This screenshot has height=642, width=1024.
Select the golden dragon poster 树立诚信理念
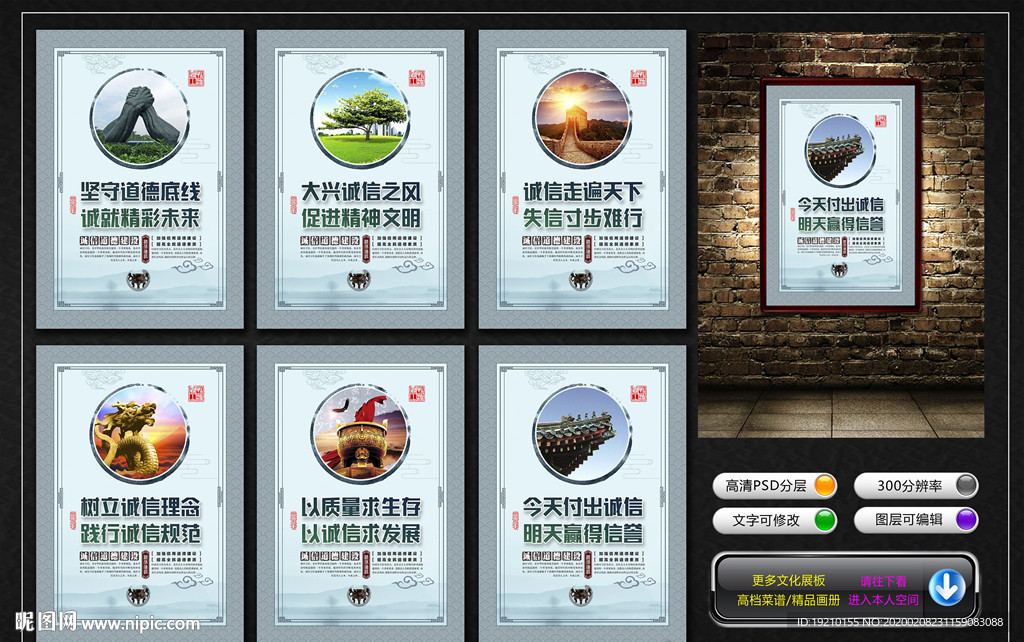pyautogui.click(x=140, y=495)
